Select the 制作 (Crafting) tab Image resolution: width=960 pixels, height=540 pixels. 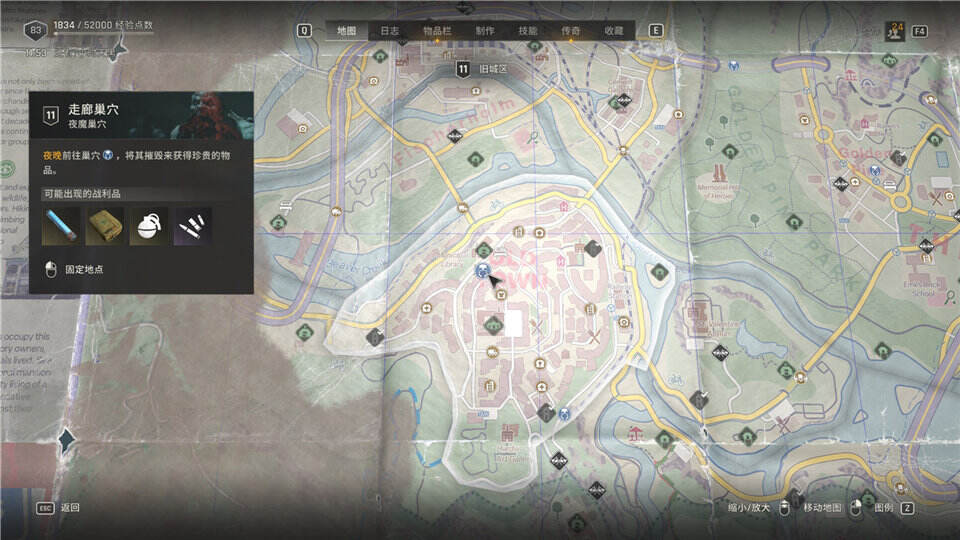pos(485,31)
